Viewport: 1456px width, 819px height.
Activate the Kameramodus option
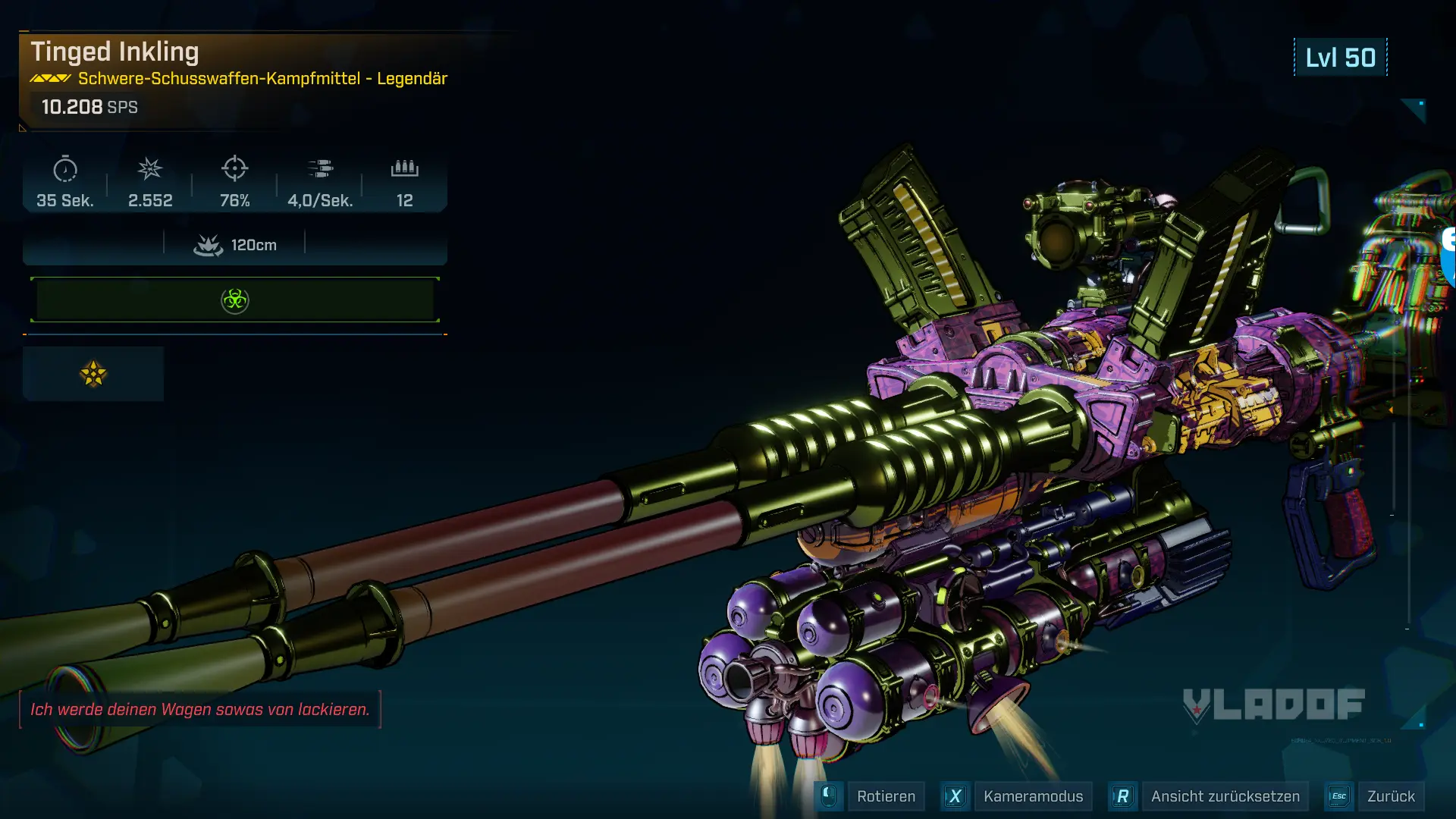(1033, 796)
